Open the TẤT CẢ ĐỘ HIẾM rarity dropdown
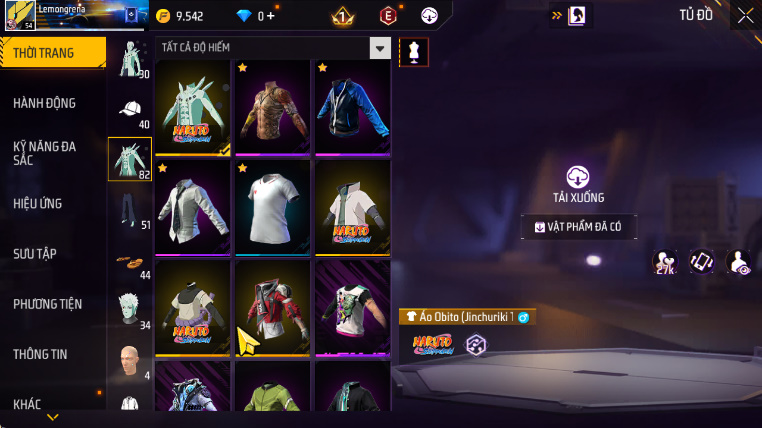Image resolution: width=762 pixels, height=428 pixels. pos(379,48)
